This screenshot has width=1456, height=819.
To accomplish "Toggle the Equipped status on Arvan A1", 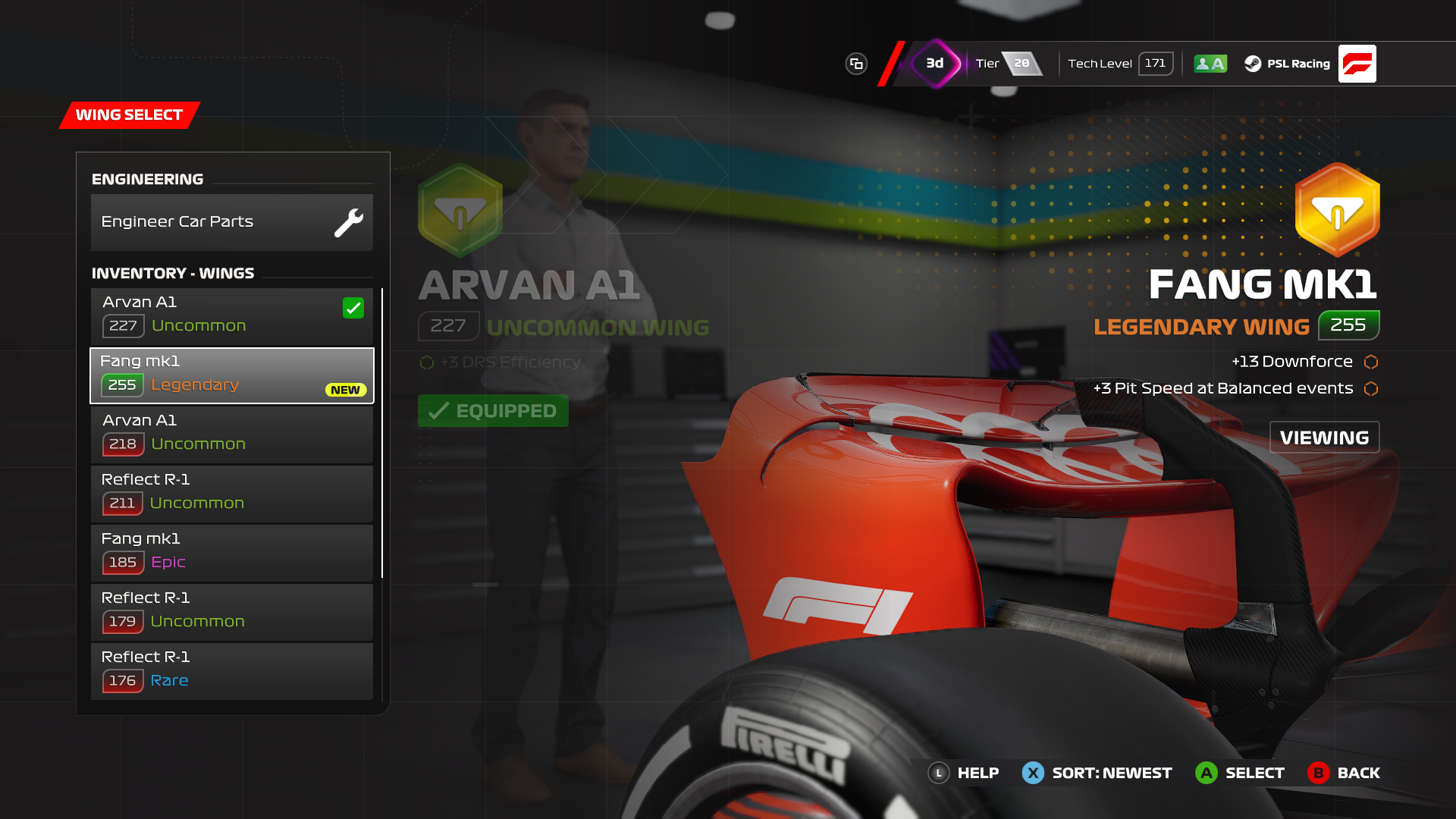I will [x=493, y=410].
